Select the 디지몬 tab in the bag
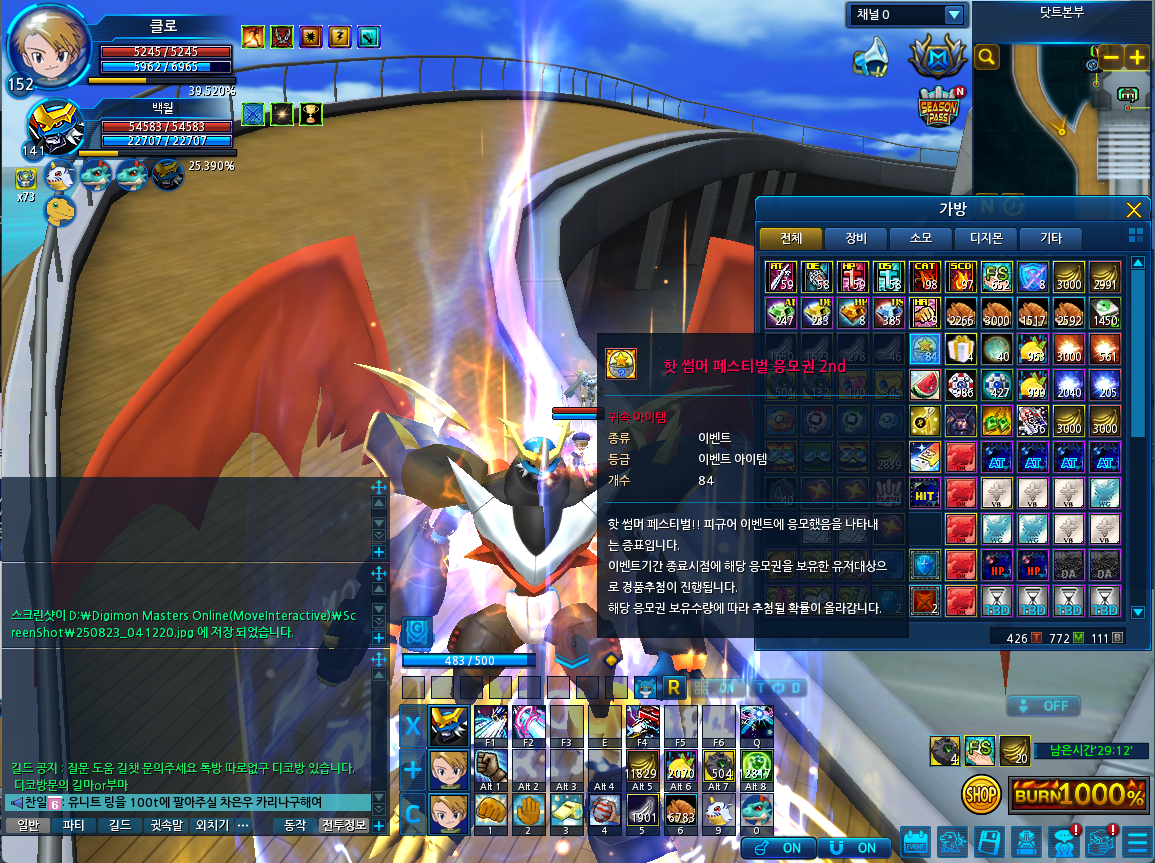The image size is (1155, 863). 985,238
